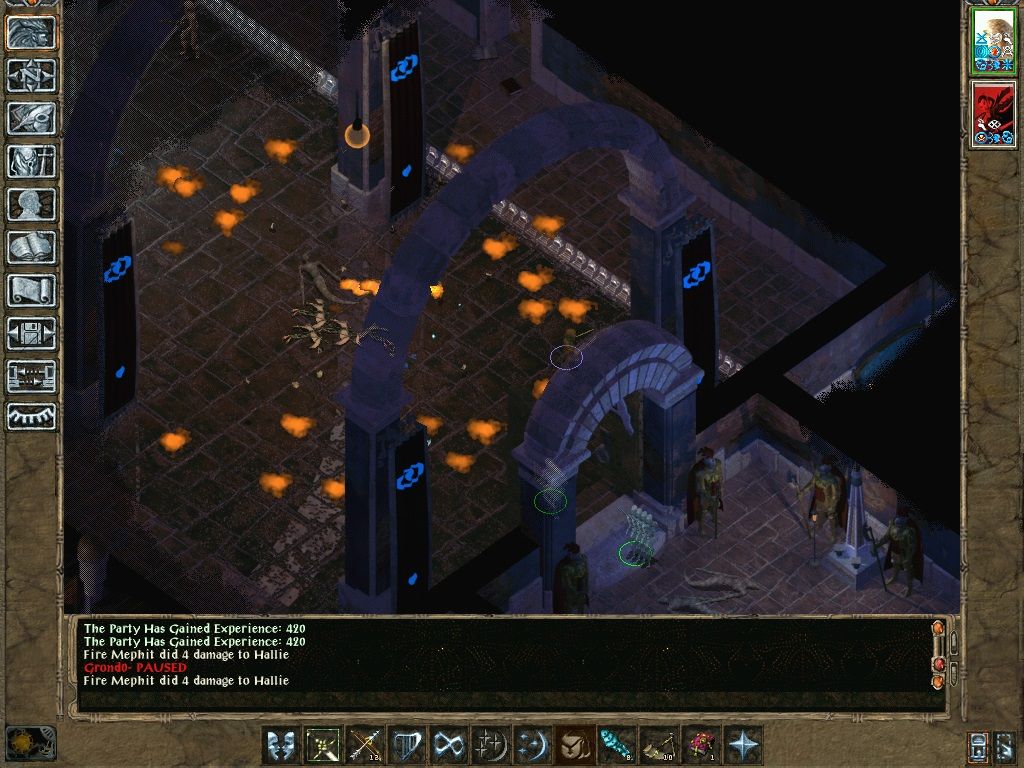
Task: Open the options menu with the floppy disk
Action: coord(31,333)
